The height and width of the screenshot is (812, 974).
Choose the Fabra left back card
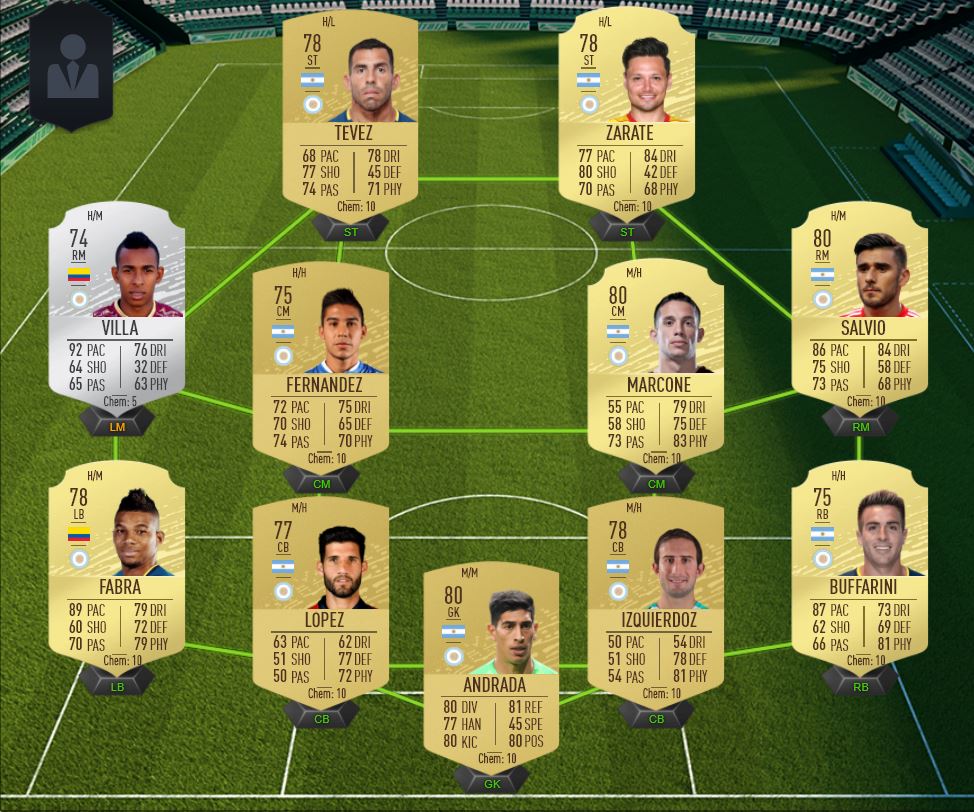(x=118, y=565)
